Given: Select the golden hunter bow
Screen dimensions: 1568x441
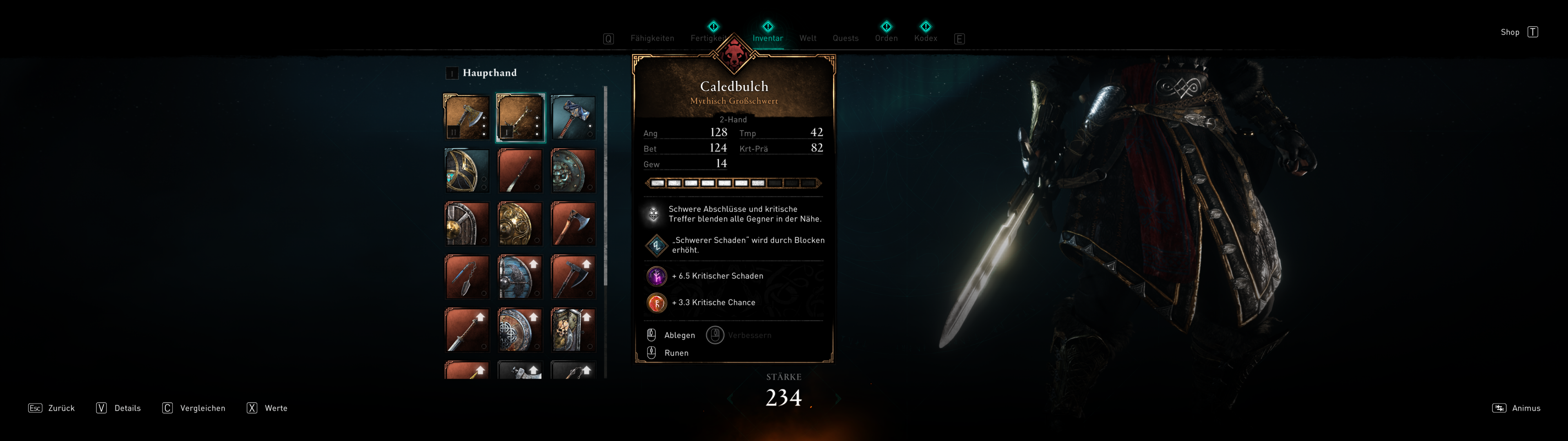Looking at the screenshot, I should 466,169.
